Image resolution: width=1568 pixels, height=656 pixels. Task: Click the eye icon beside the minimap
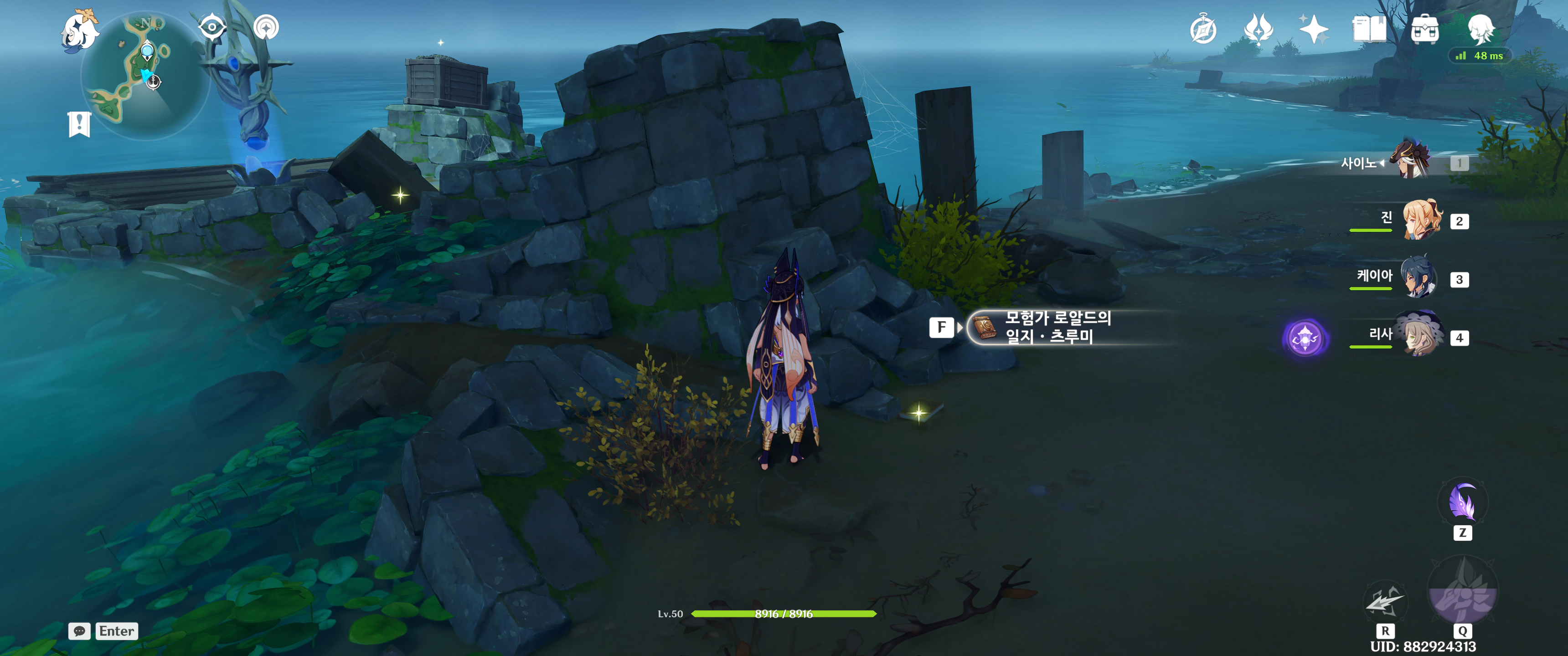[212, 27]
